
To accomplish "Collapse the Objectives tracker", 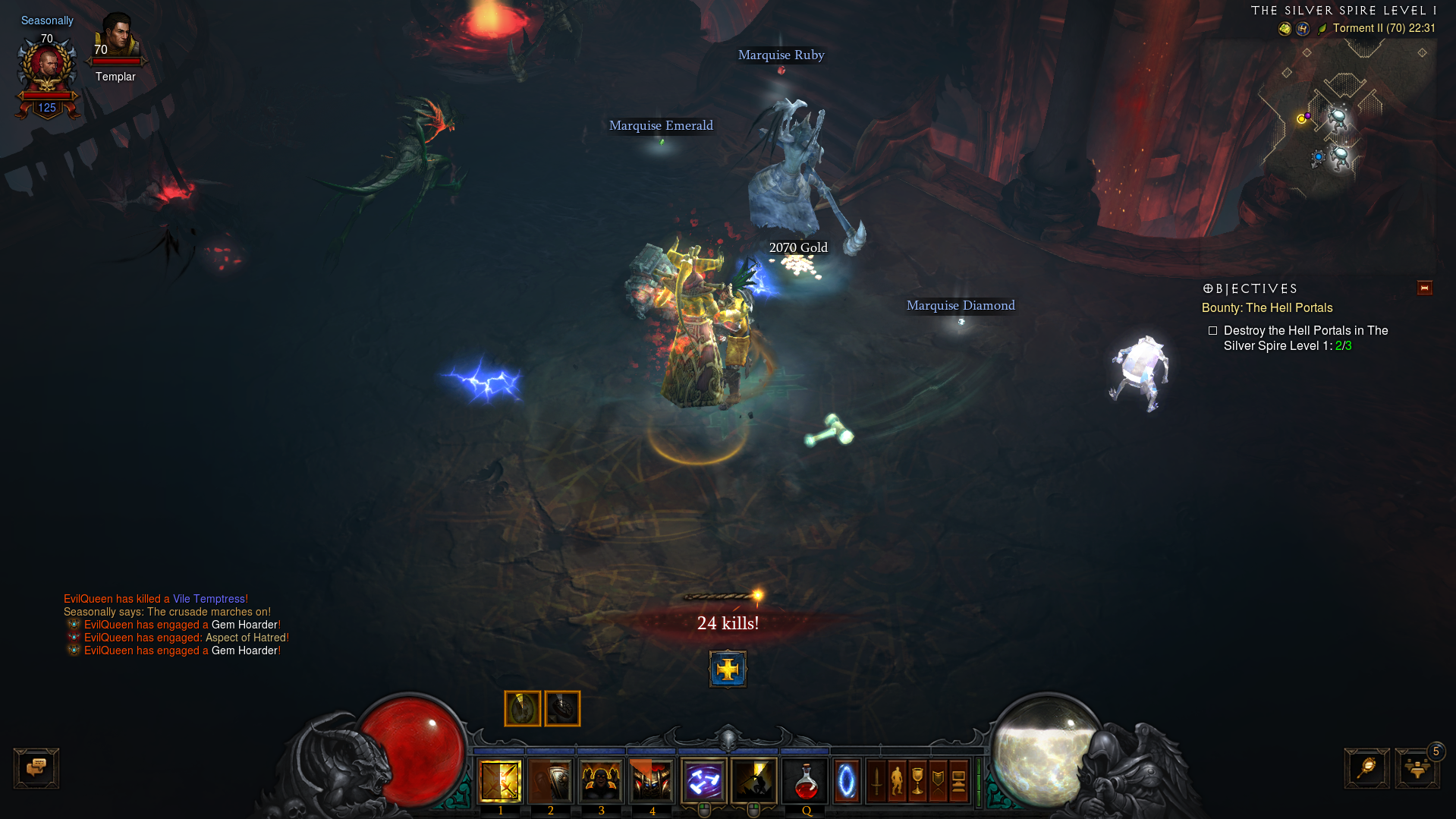I will coord(1424,288).
